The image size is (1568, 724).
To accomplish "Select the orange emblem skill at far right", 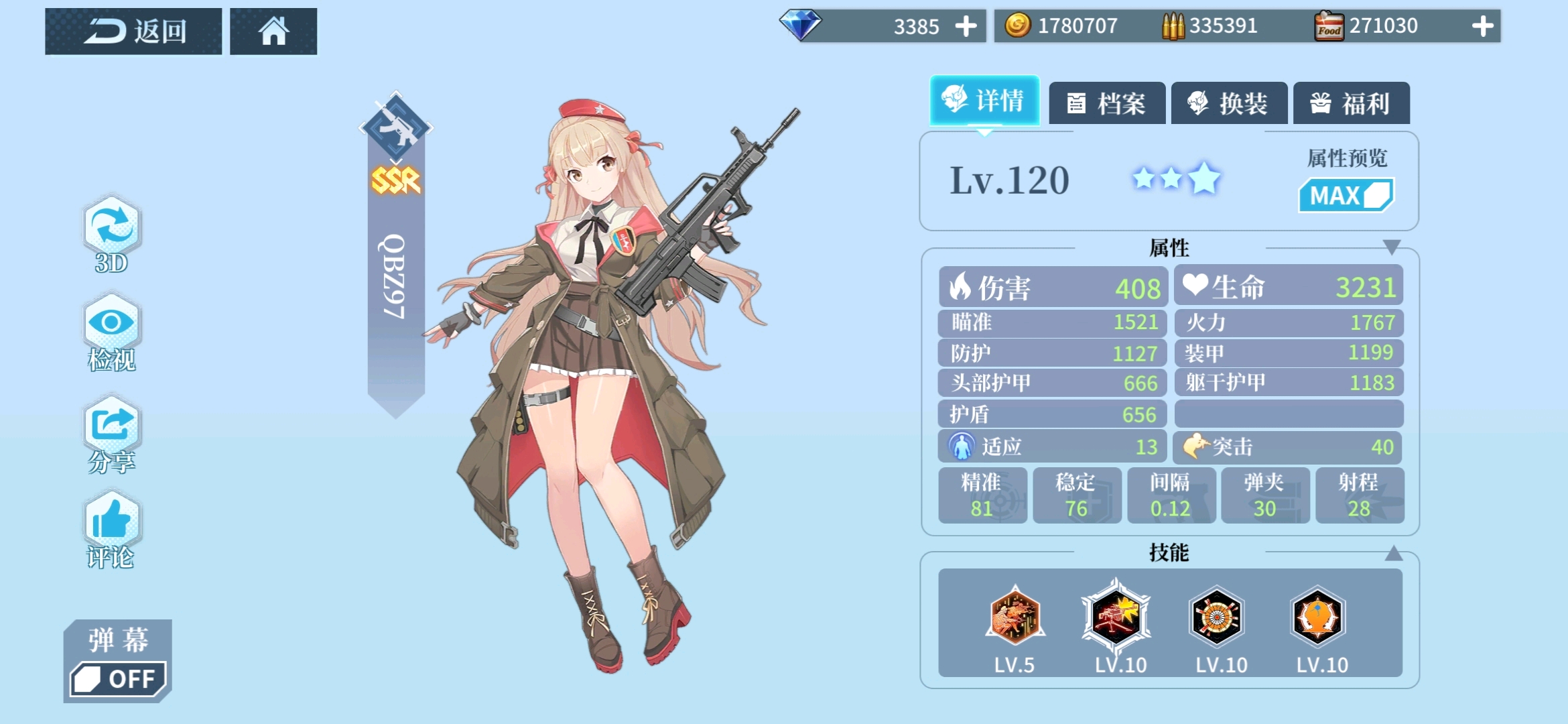I will 1317,617.
